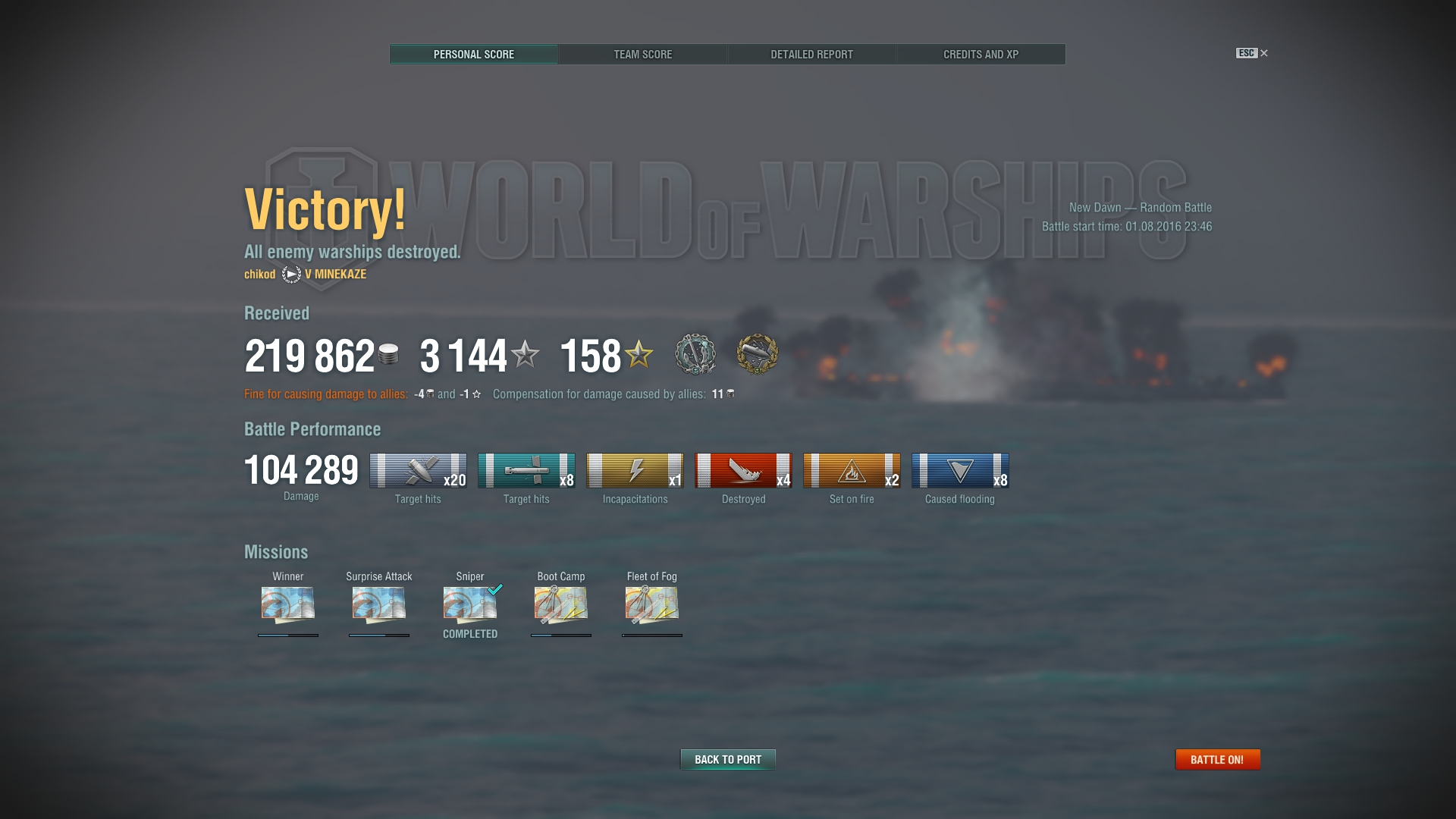Open the Detailed Report tab

coord(811,55)
